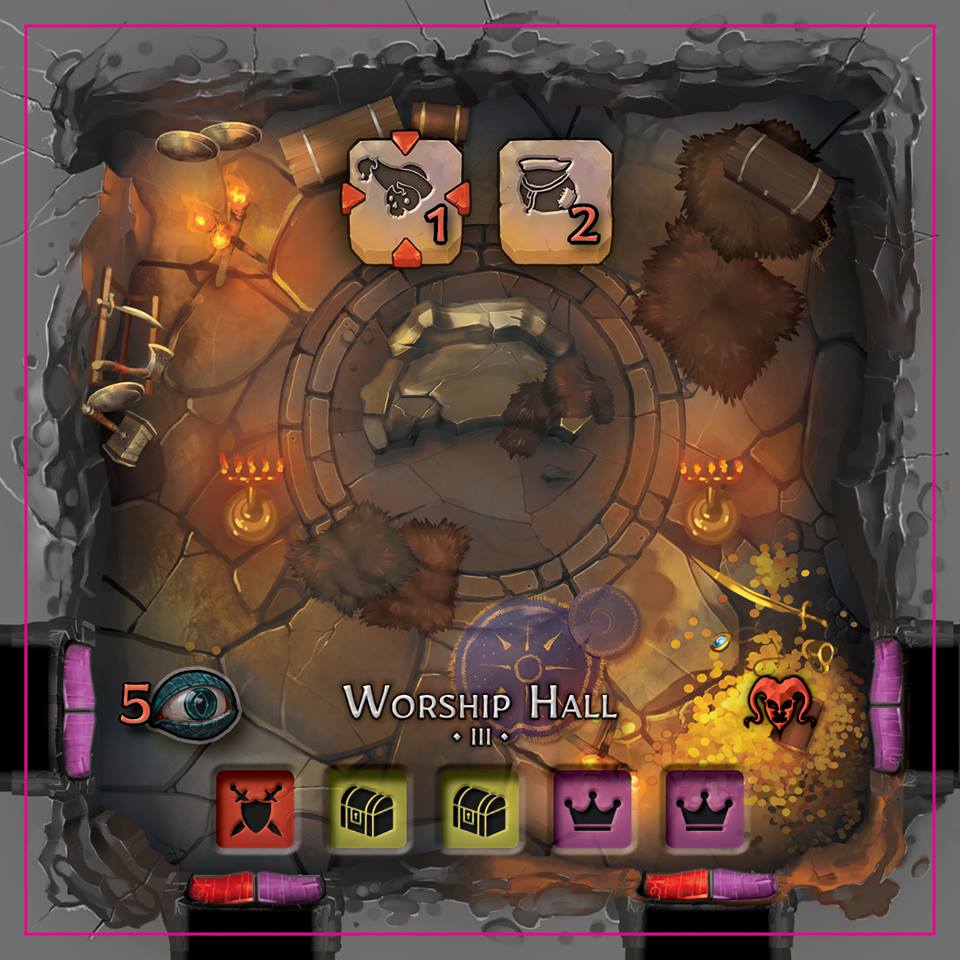Click the green eye icon
Image resolution: width=960 pixels, height=960 pixels.
(190, 702)
